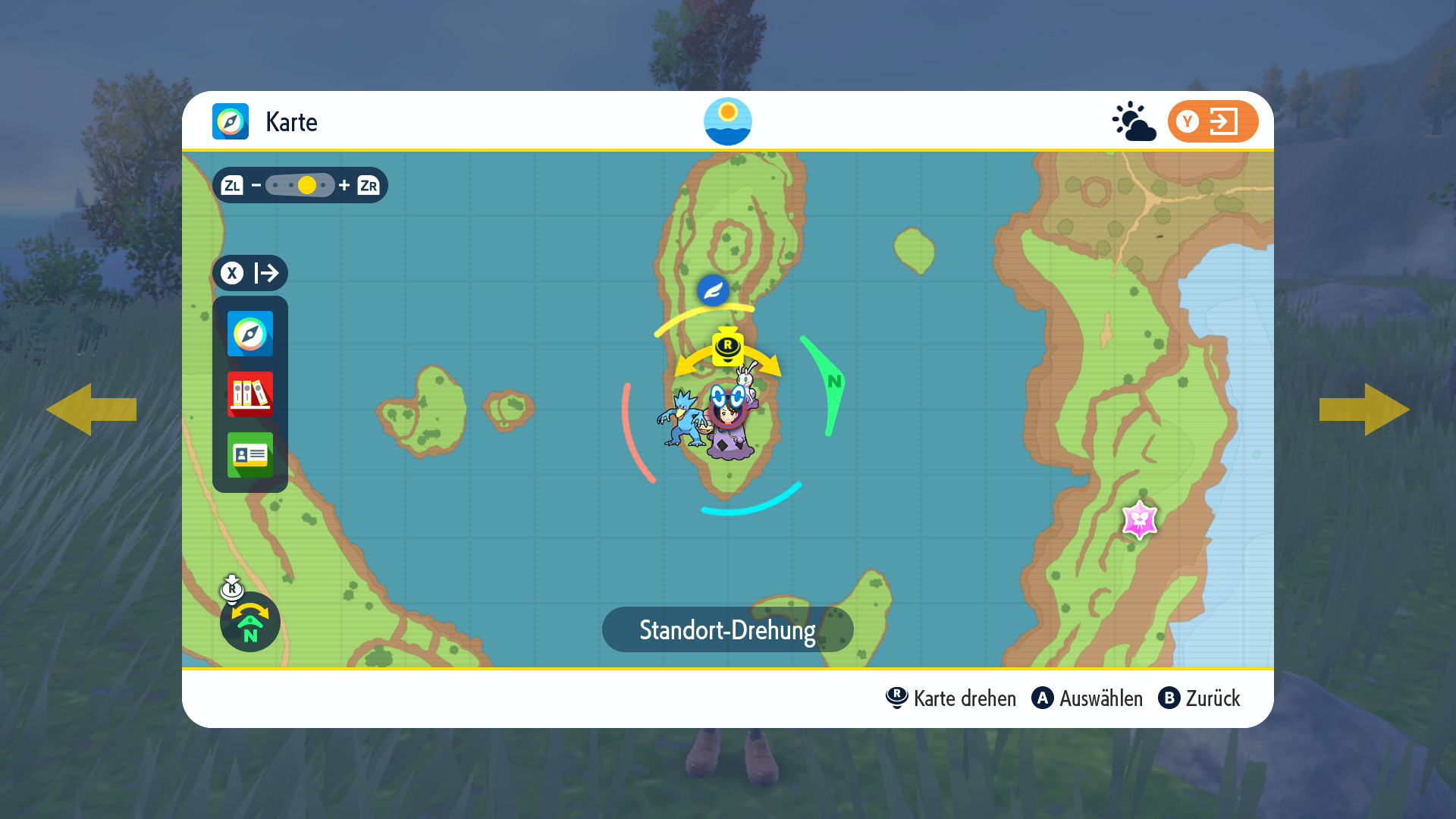Click the map zoom level slider
Screen dimensions: 1456x819
[x=300, y=185]
